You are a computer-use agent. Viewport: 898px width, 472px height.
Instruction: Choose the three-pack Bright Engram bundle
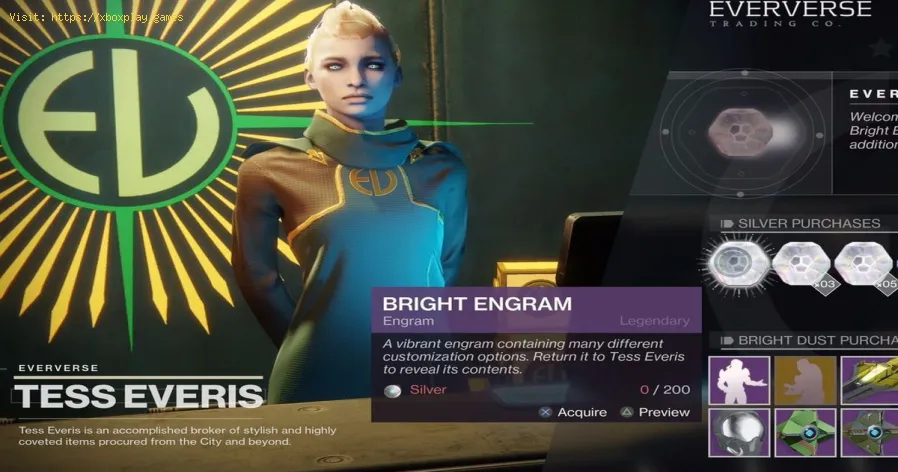pyautogui.click(x=801, y=268)
